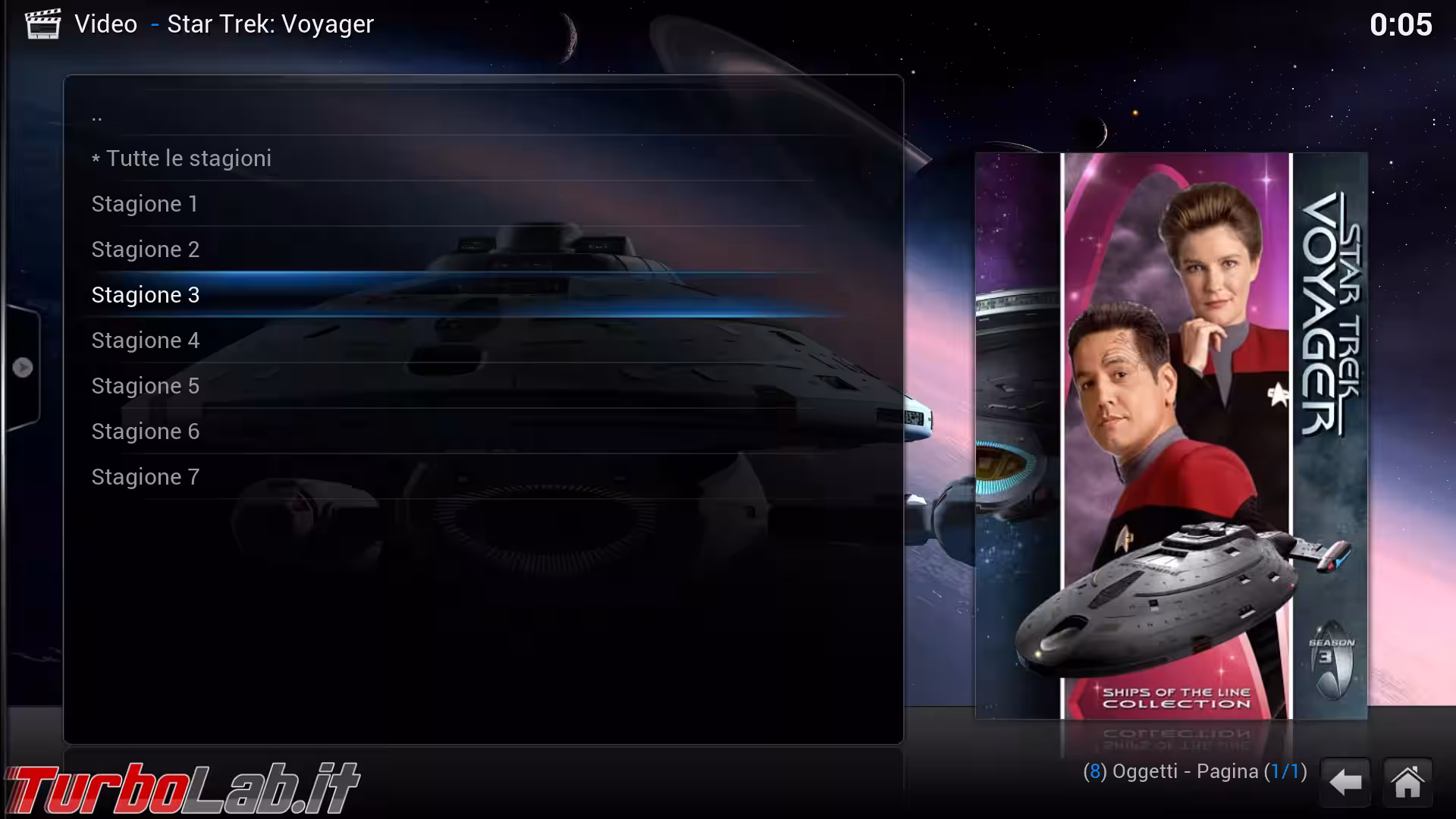Open Stagione 1
Viewport: 1456px width, 819px height.
(144, 203)
